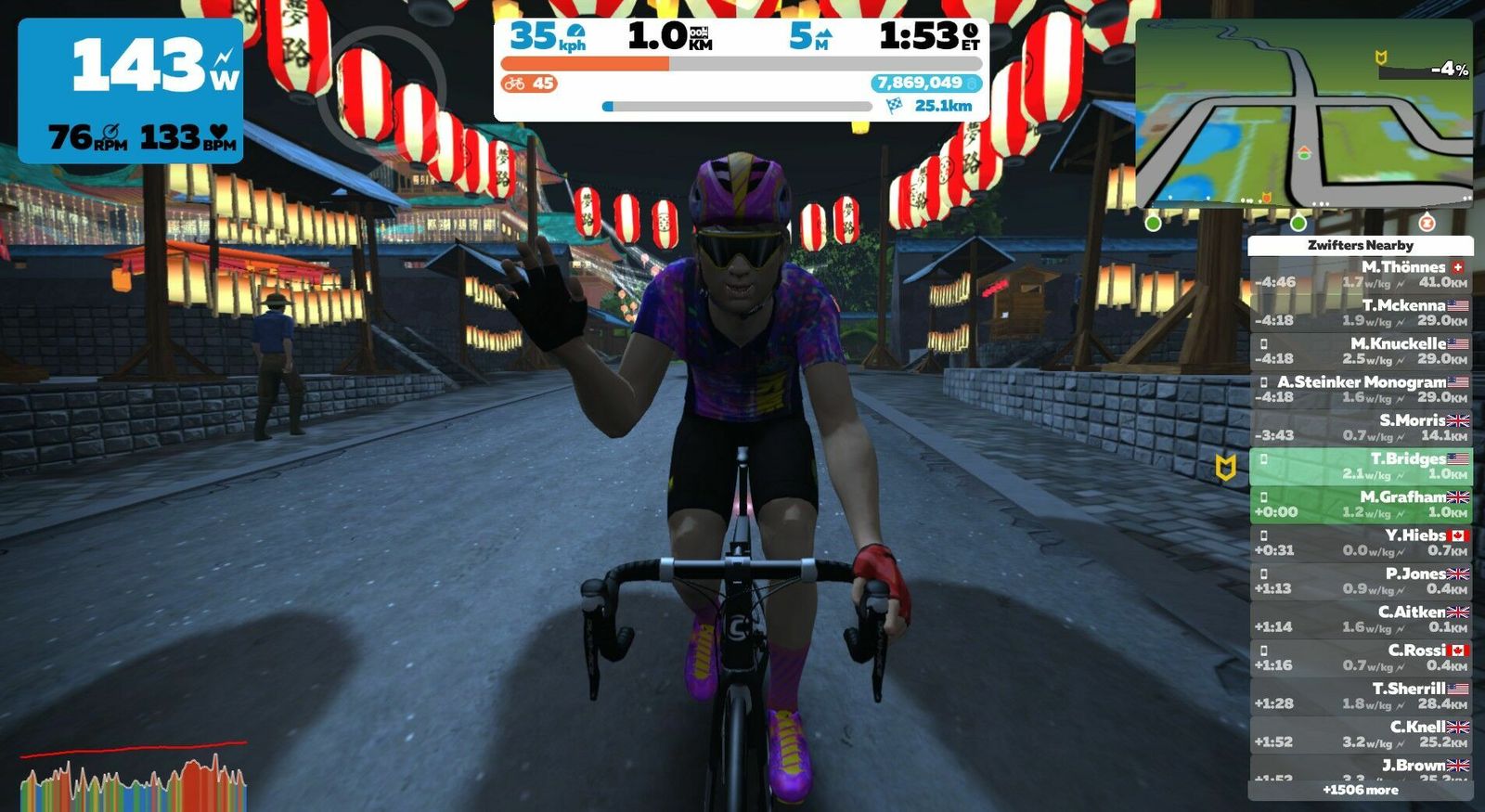Click the 143 W power panel
1485x812 pixels.
[x=131, y=90]
